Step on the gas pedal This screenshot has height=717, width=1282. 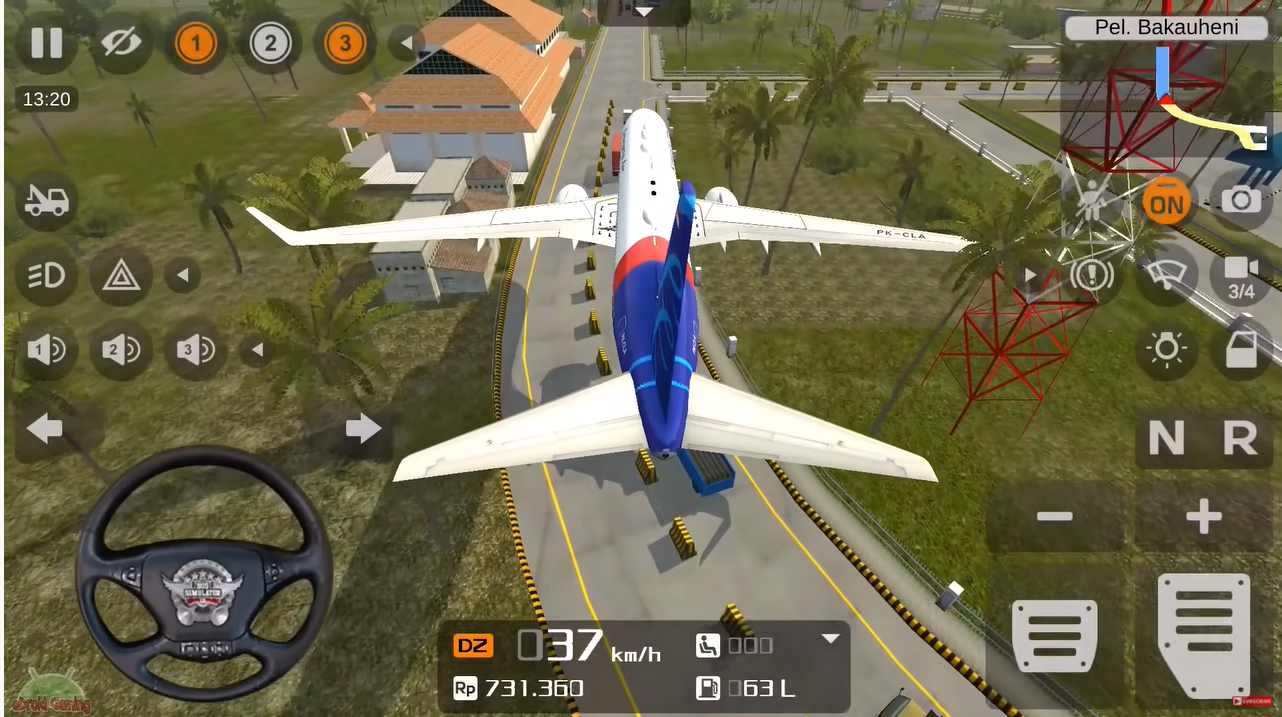[1203, 634]
